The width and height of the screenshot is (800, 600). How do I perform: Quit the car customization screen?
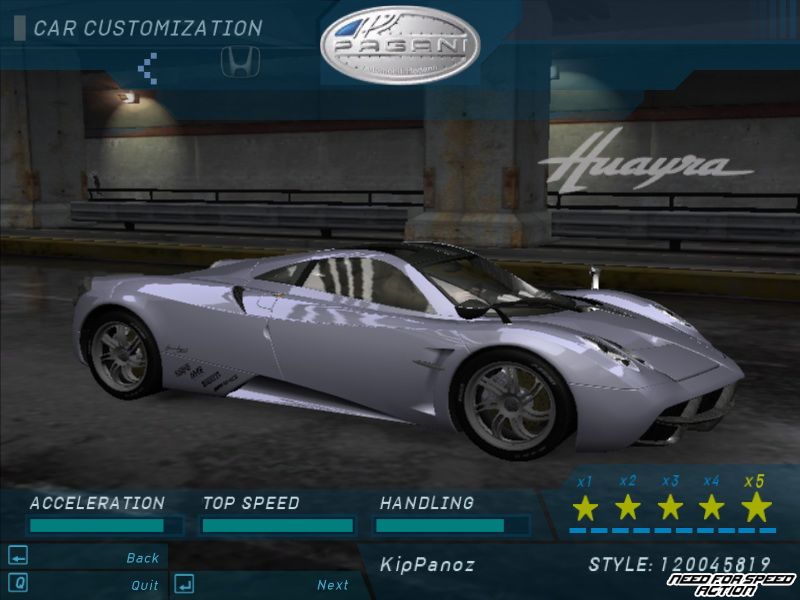144,585
